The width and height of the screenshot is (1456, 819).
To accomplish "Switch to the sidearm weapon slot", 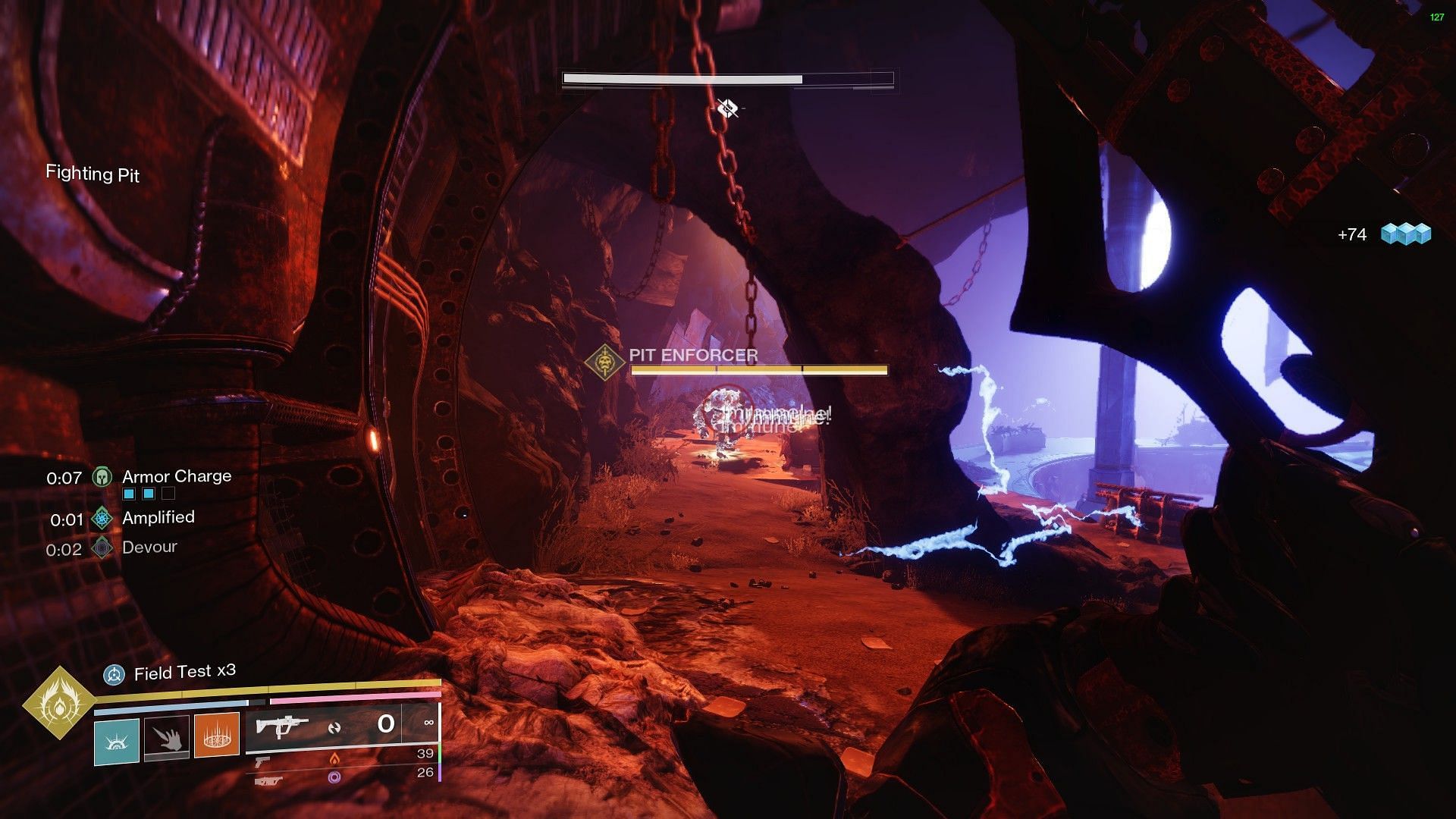I will click(262, 761).
